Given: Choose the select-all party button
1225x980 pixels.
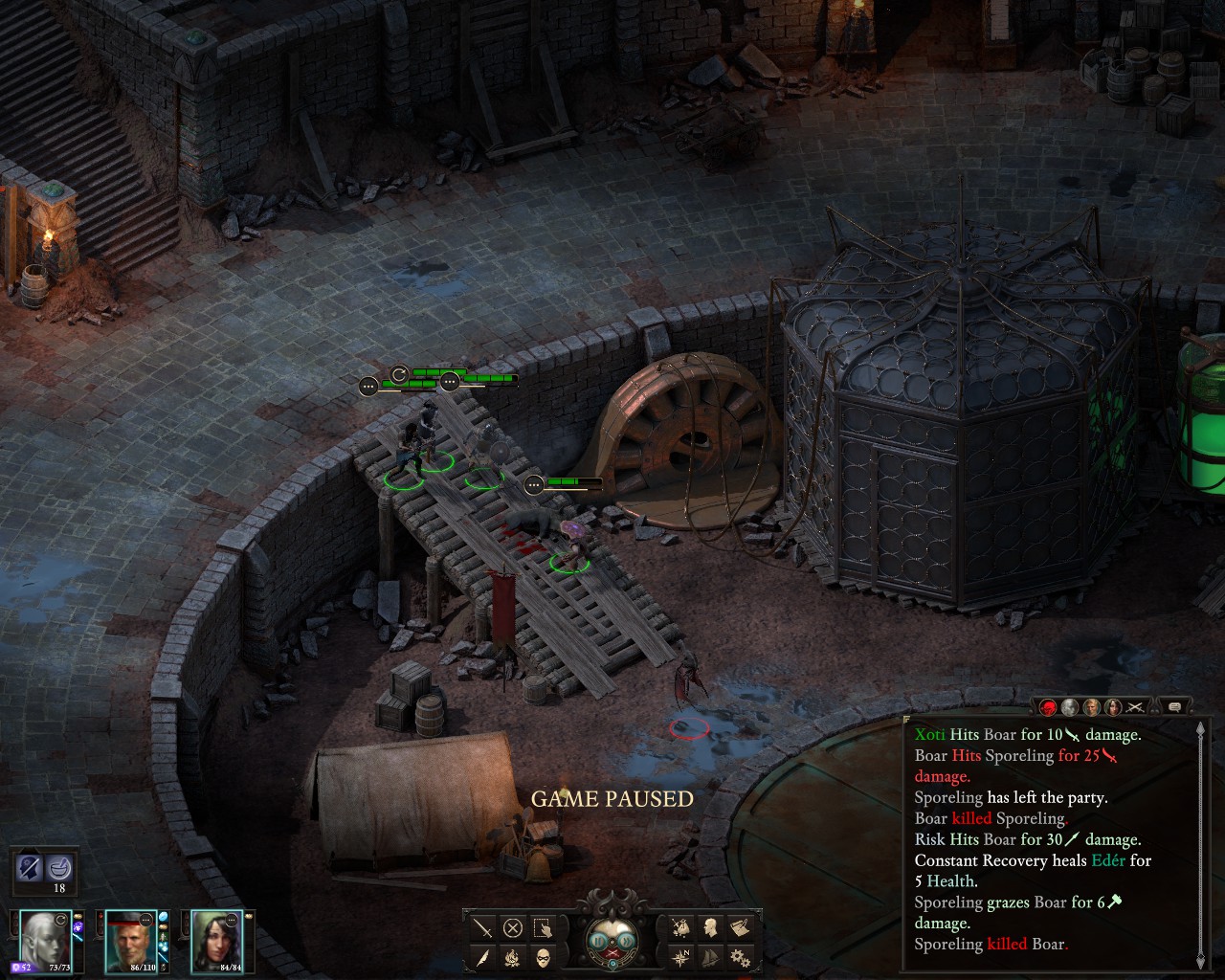Looking at the screenshot, I should click(543, 928).
